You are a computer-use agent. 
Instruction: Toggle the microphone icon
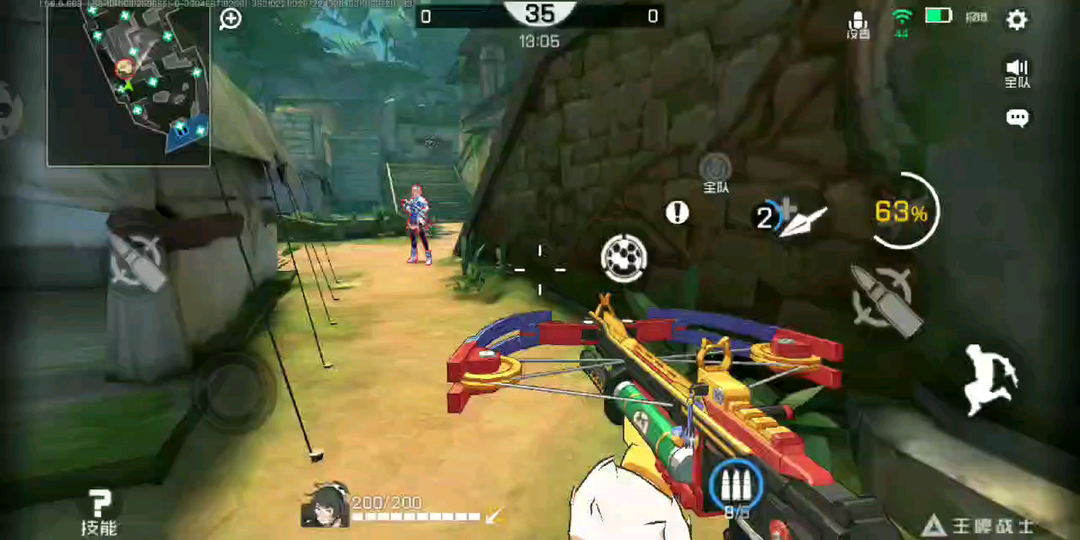click(x=857, y=22)
